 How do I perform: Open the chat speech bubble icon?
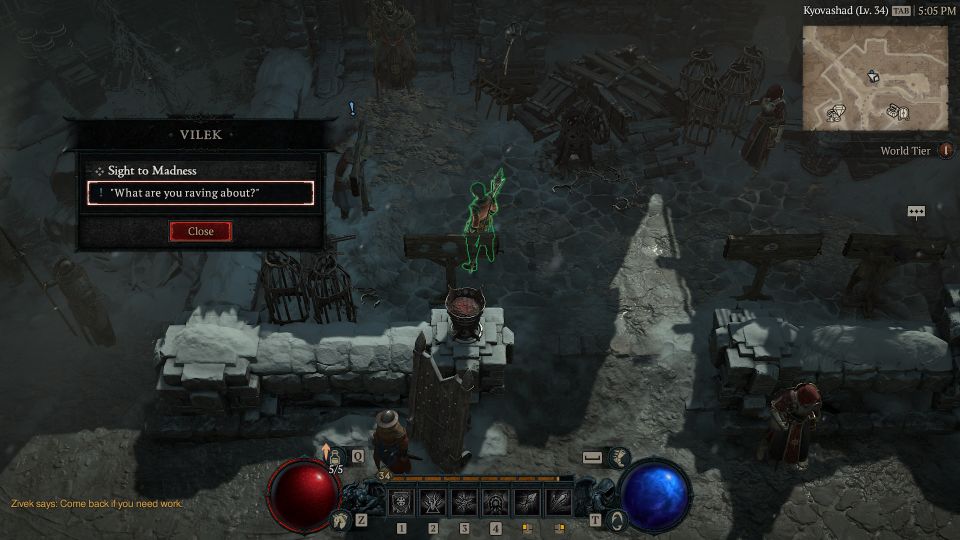point(916,212)
